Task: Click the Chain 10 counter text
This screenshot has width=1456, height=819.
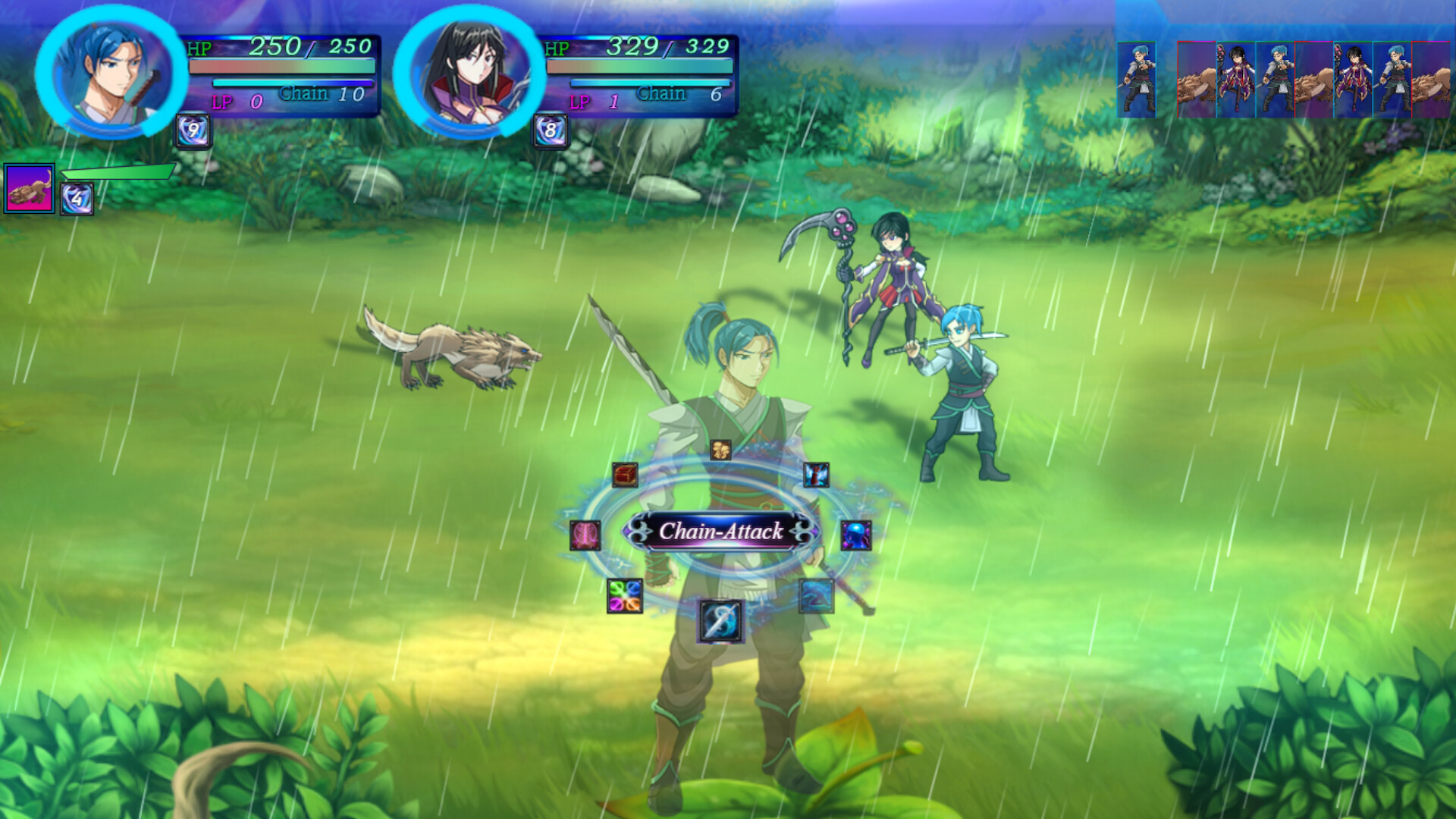Action: click(322, 94)
